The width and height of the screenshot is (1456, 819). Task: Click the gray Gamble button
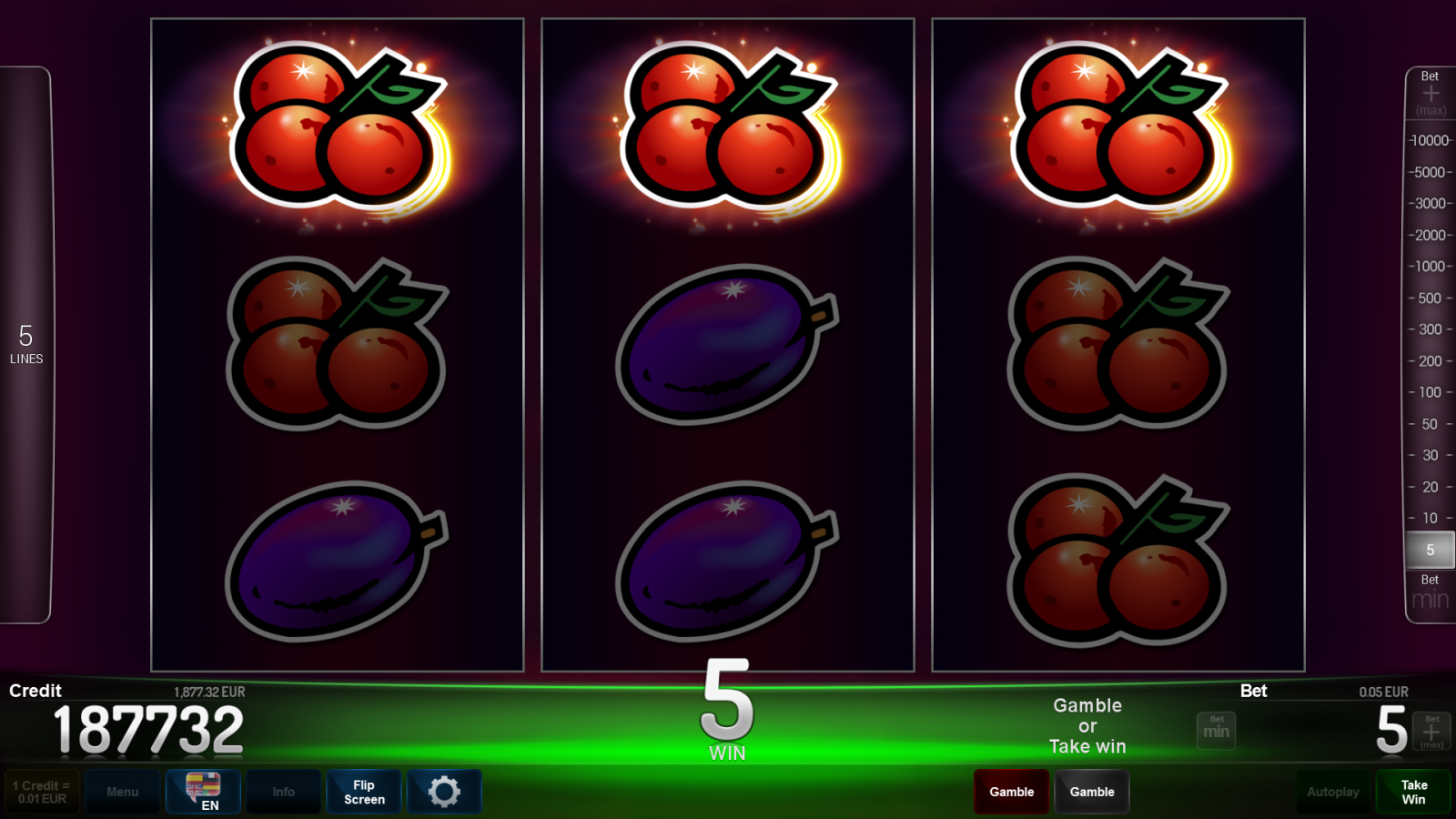point(1092,792)
